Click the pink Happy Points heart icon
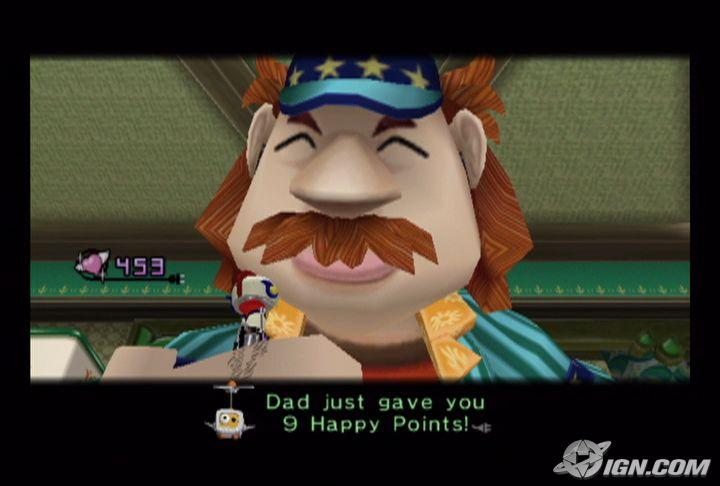The height and width of the screenshot is (486, 720). (92, 265)
